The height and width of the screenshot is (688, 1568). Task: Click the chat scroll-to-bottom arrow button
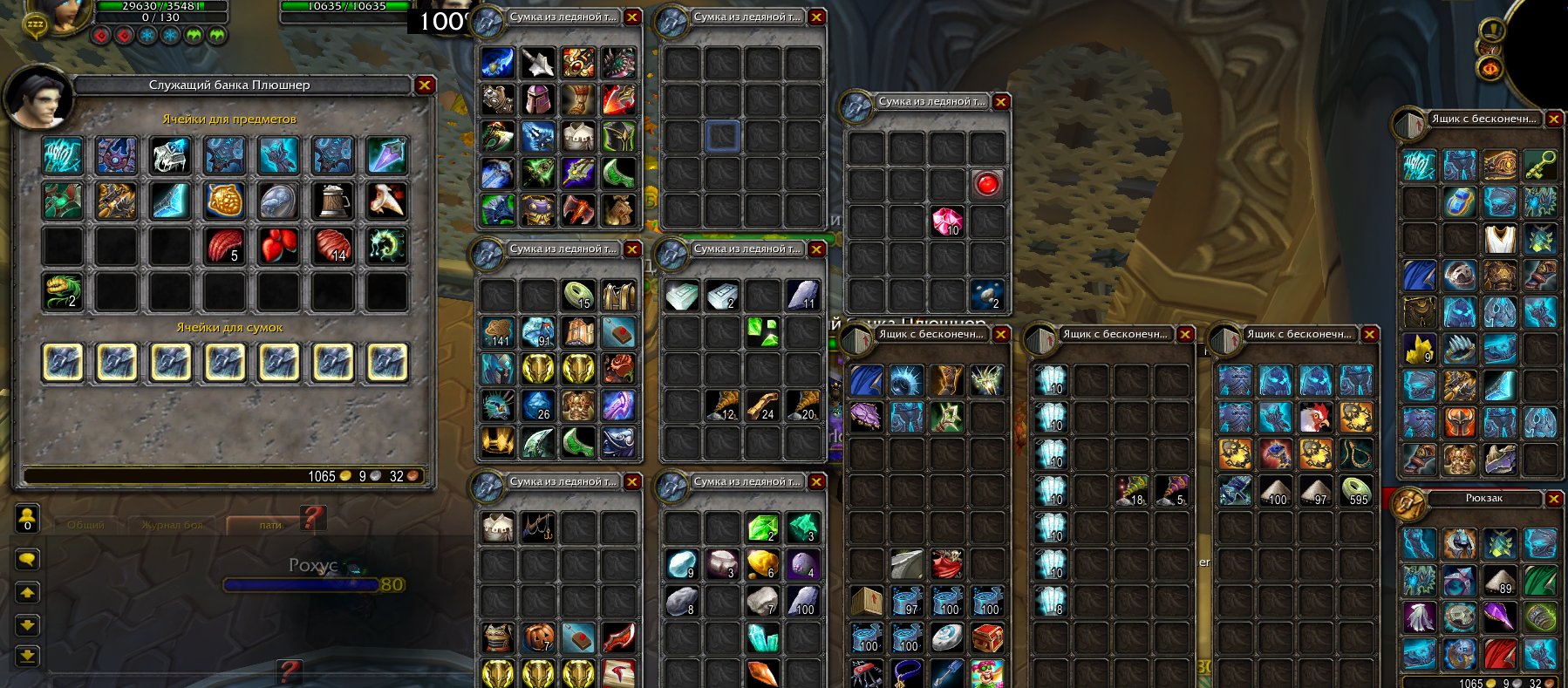coord(28,656)
